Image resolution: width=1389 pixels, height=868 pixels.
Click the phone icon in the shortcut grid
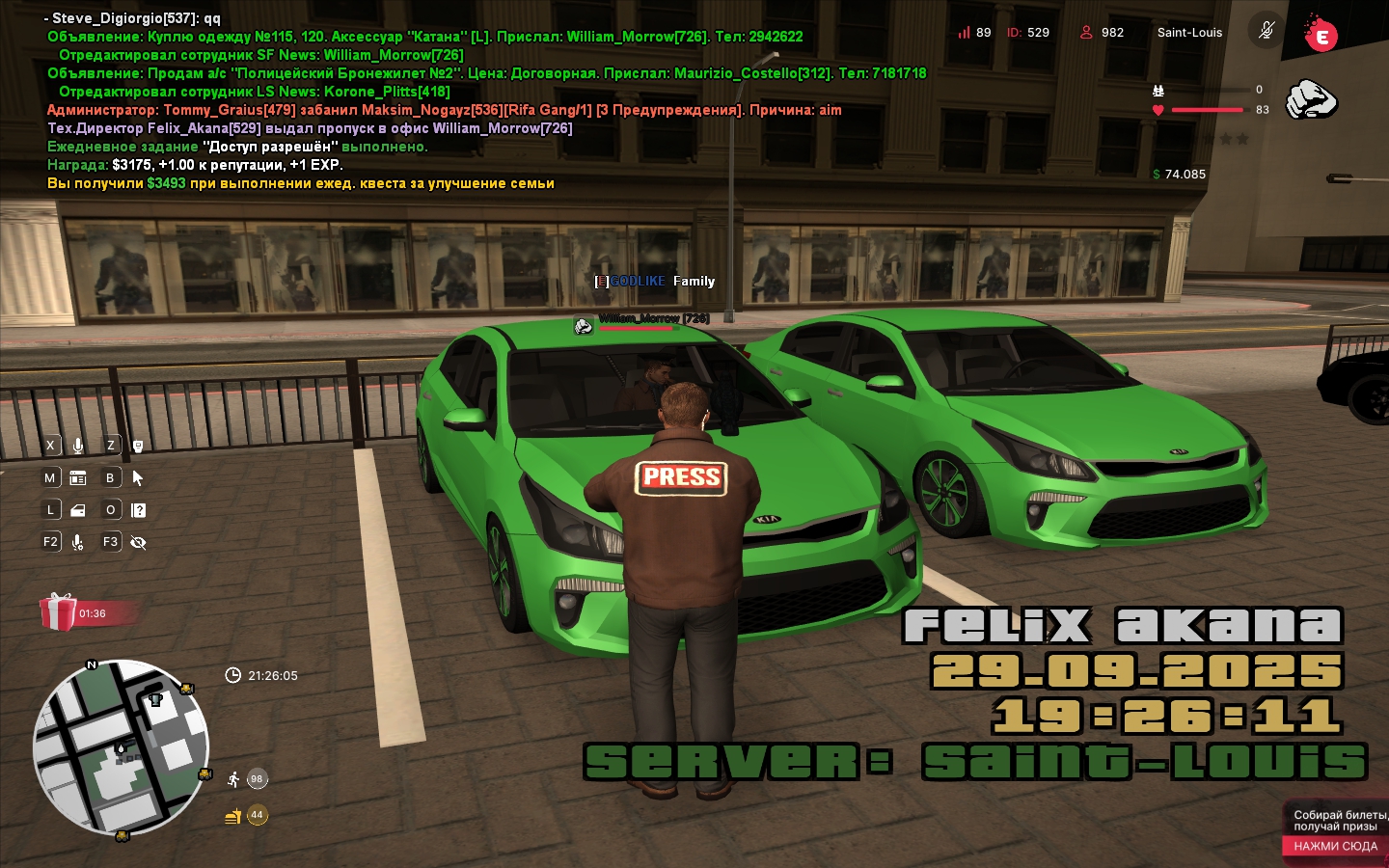point(138,446)
